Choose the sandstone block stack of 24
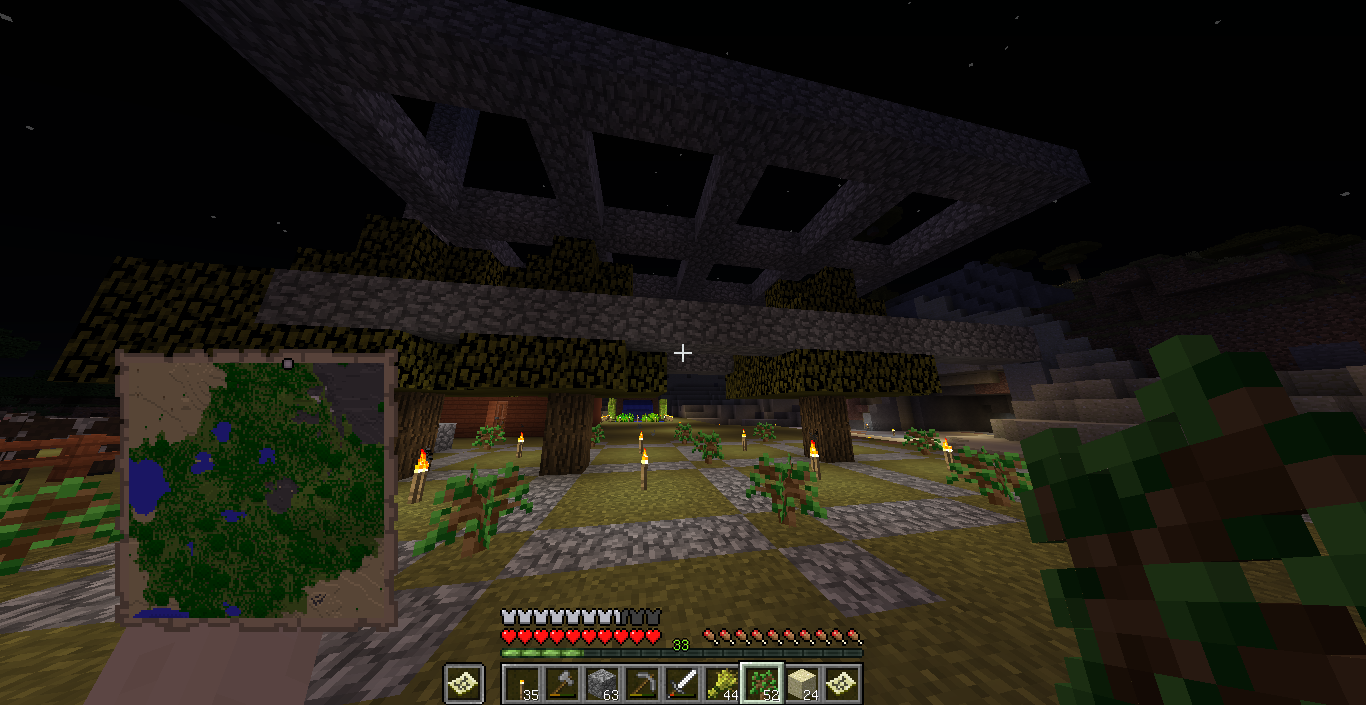 tap(801, 684)
